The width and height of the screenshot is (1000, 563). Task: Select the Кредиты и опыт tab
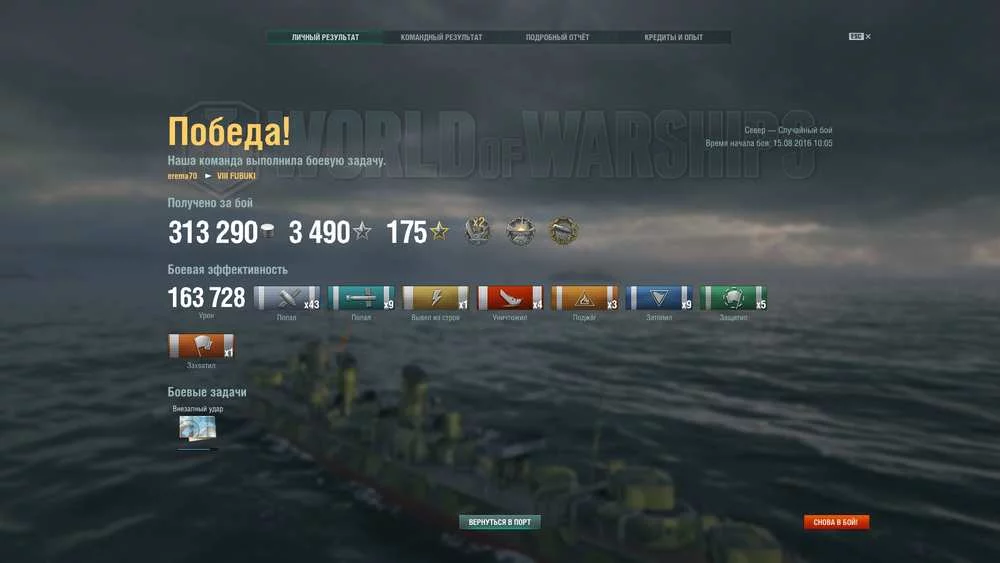pos(674,37)
